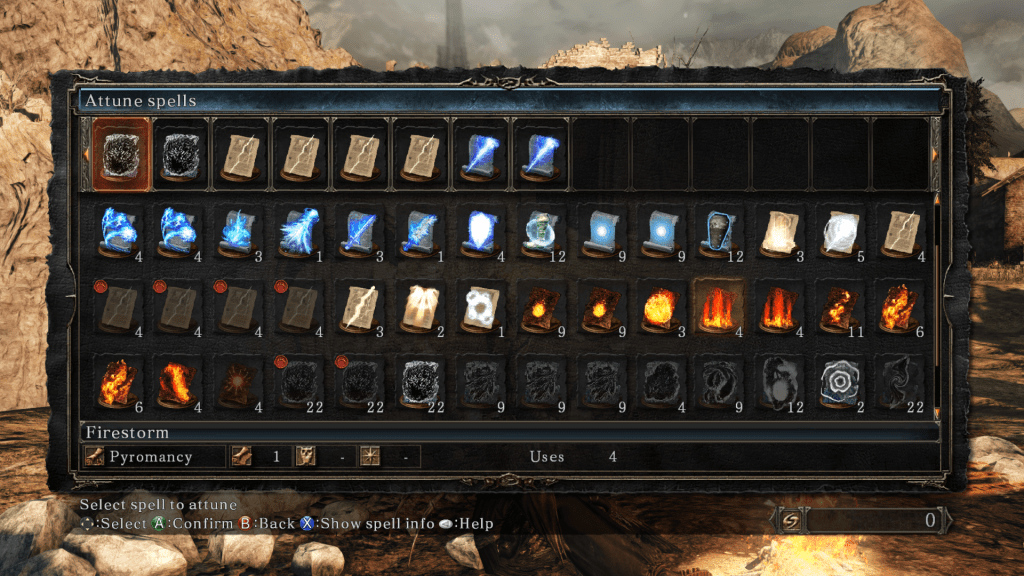The height and width of the screenshot is (576, 1024).
Task: Select the fire pyromancy with 11 uses
Action: pos(839,304)
